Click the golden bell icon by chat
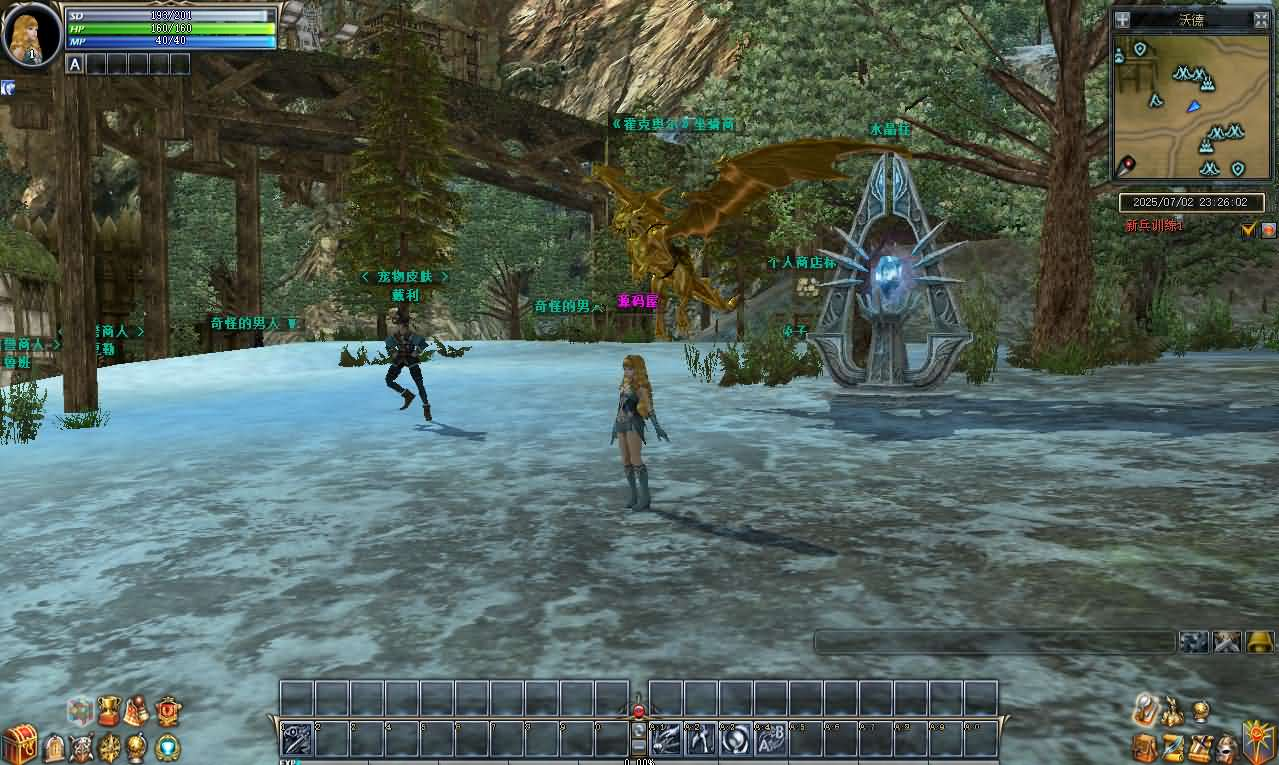 [1260, 642]
